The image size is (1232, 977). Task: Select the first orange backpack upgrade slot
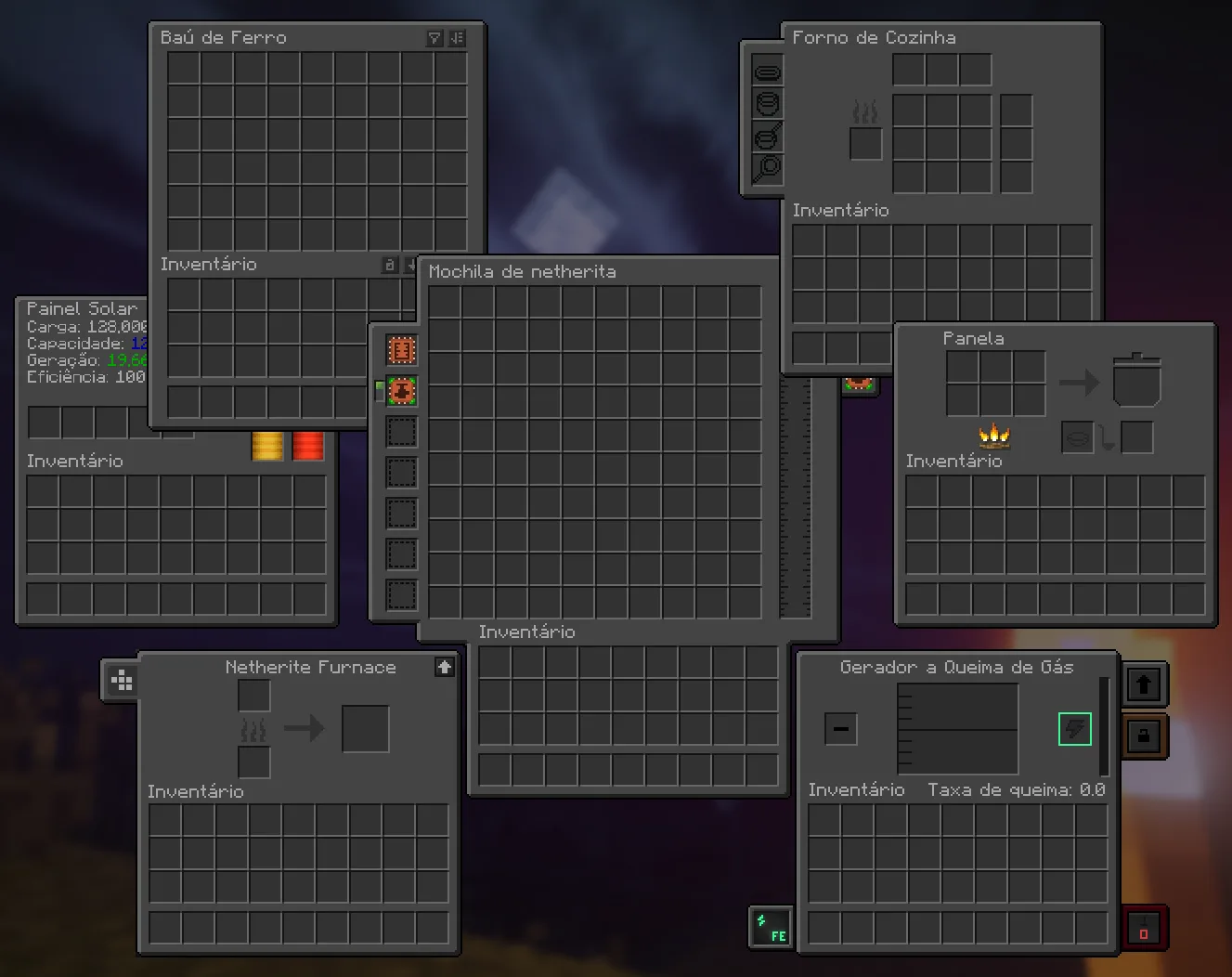click(401, 350)
